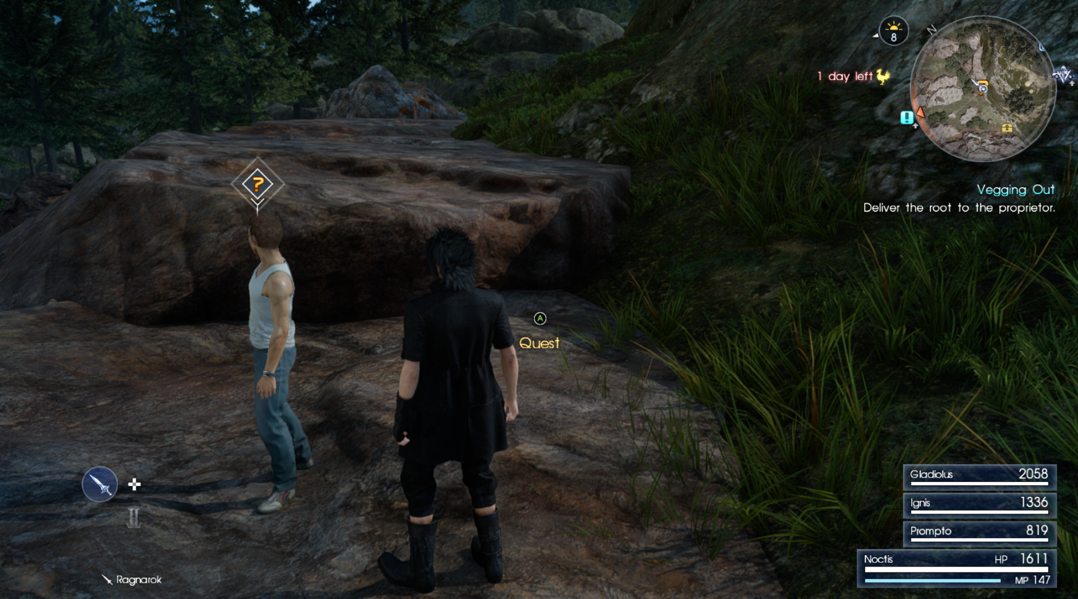Click the blue exclamation marker beside the minimap
1078x599 pixels.
pos(907,118)
